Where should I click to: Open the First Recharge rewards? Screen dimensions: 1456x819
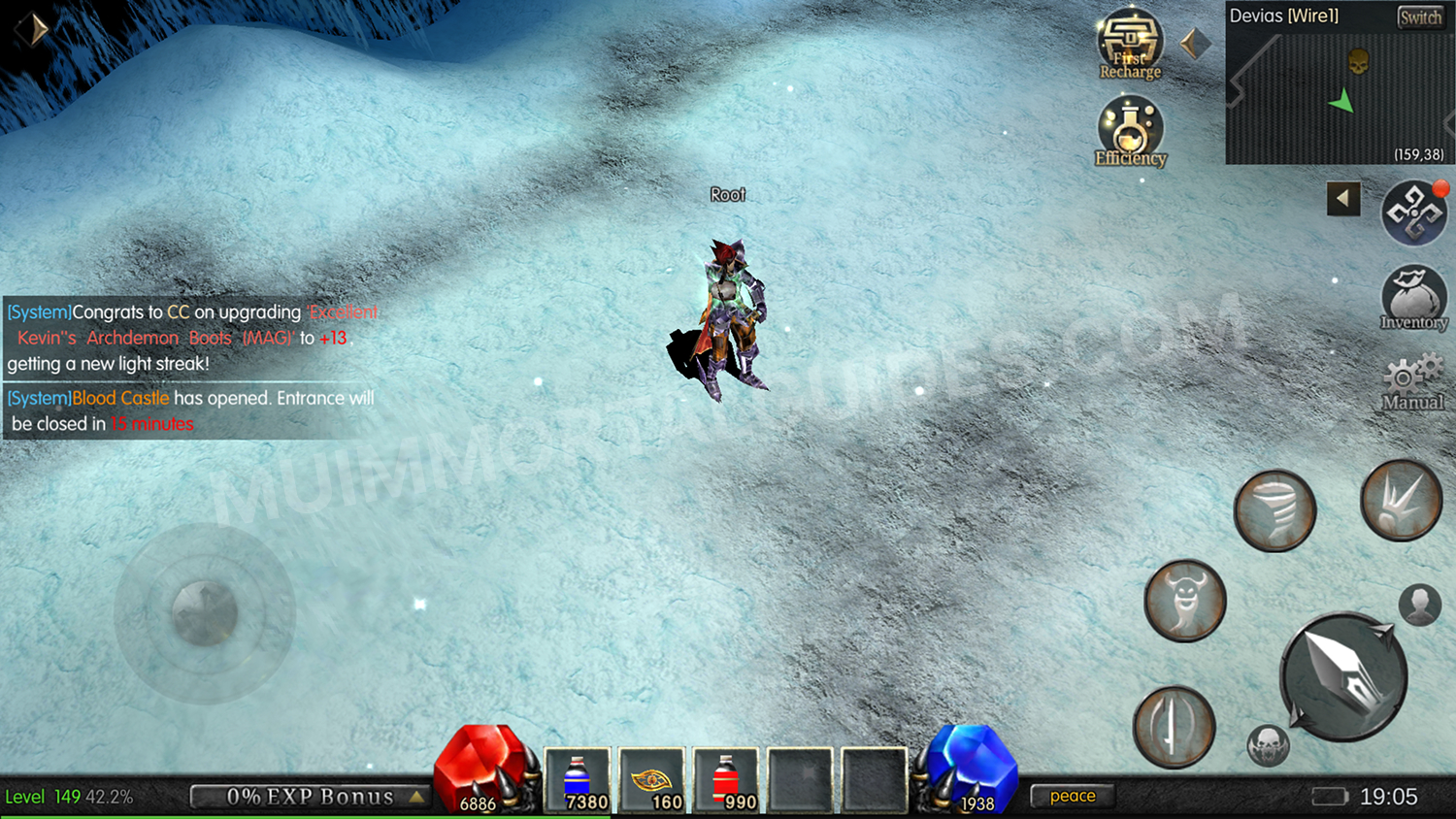pos(1129,44)
